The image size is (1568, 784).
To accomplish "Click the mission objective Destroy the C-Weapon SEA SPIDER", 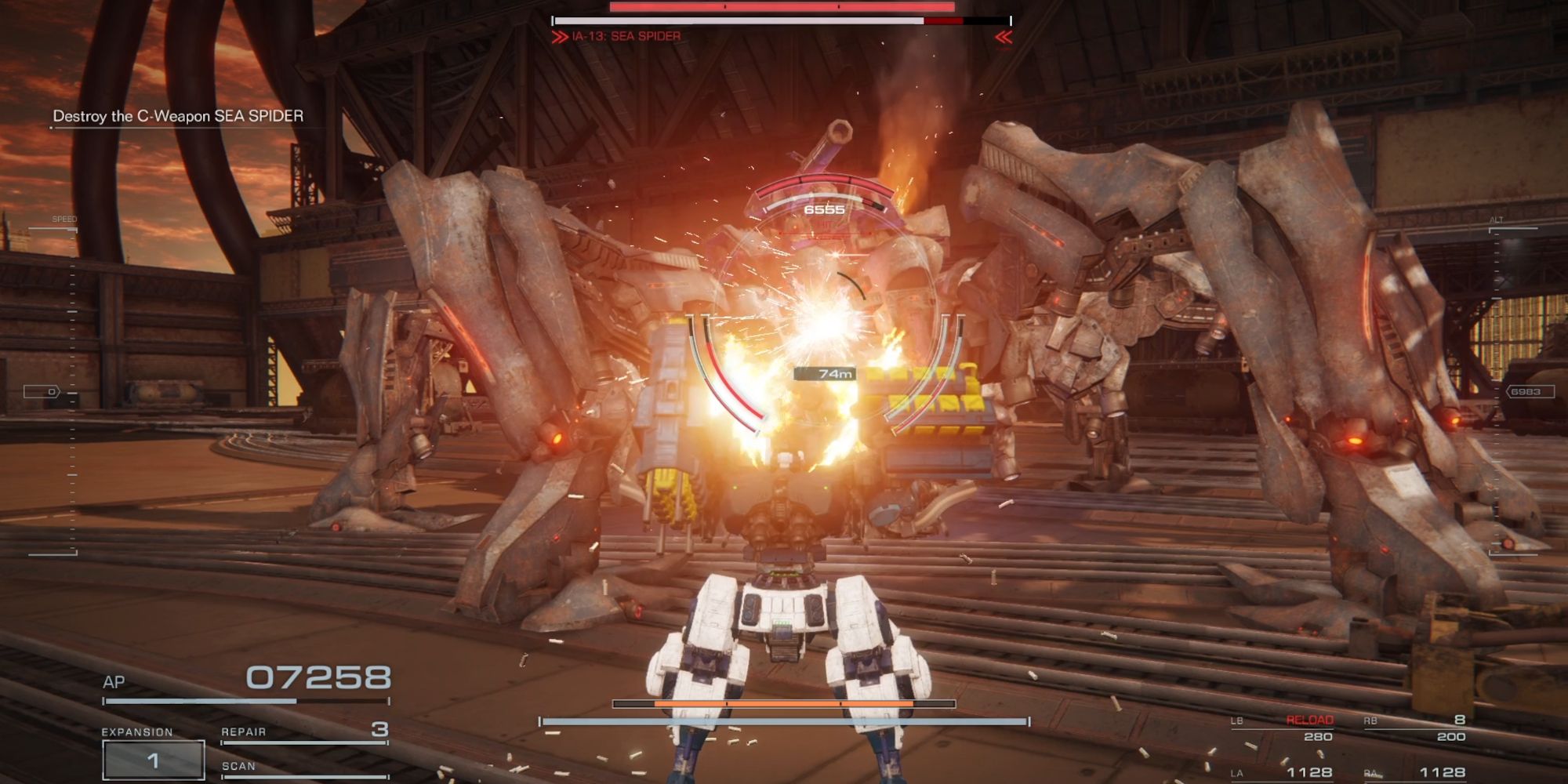I will point(178,114).
